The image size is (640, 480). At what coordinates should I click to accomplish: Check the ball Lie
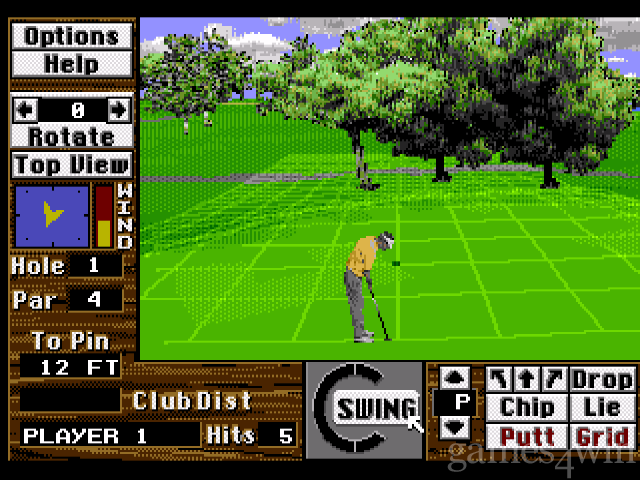pyautogui.click(x=602, y=408)
